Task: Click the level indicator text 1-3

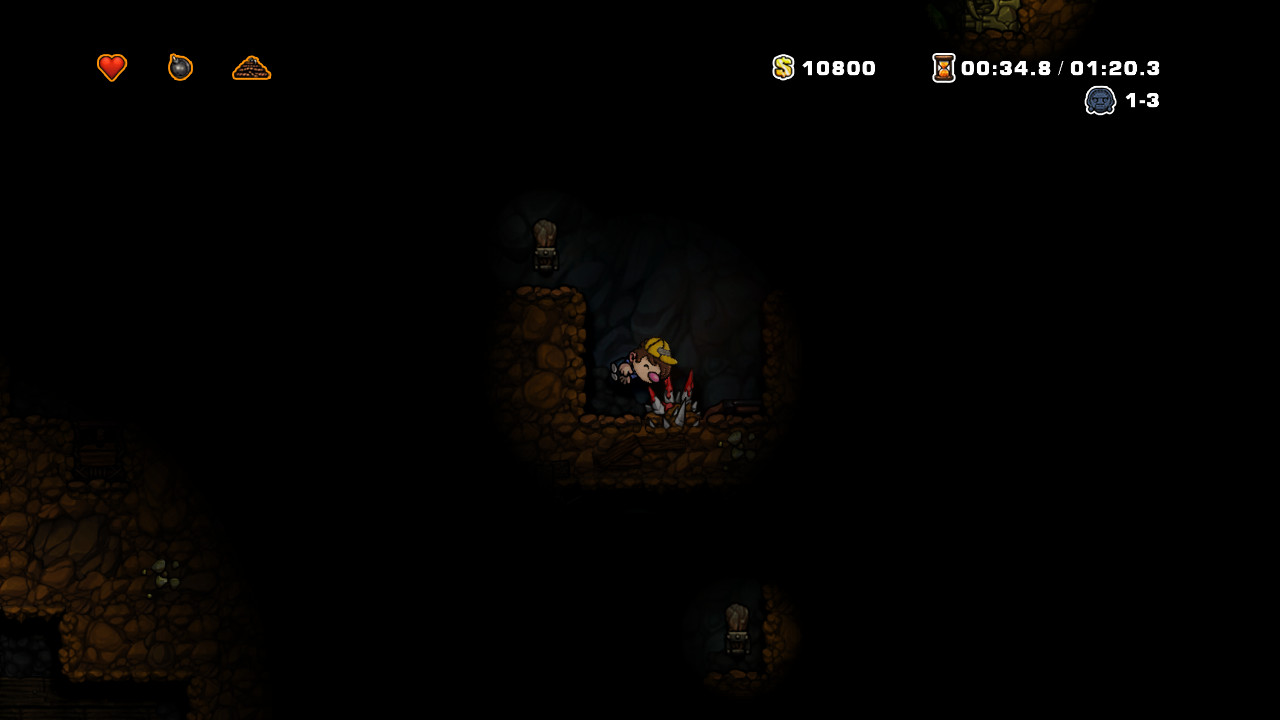Action: [1140, 100]
